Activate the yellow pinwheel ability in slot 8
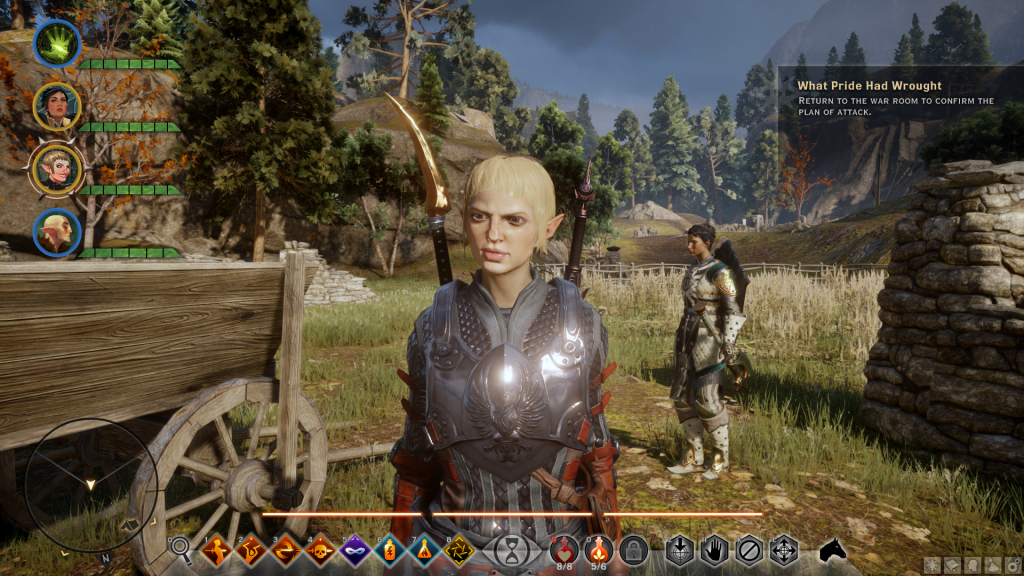Screen dimensions: 1024x576 point(459,549)
